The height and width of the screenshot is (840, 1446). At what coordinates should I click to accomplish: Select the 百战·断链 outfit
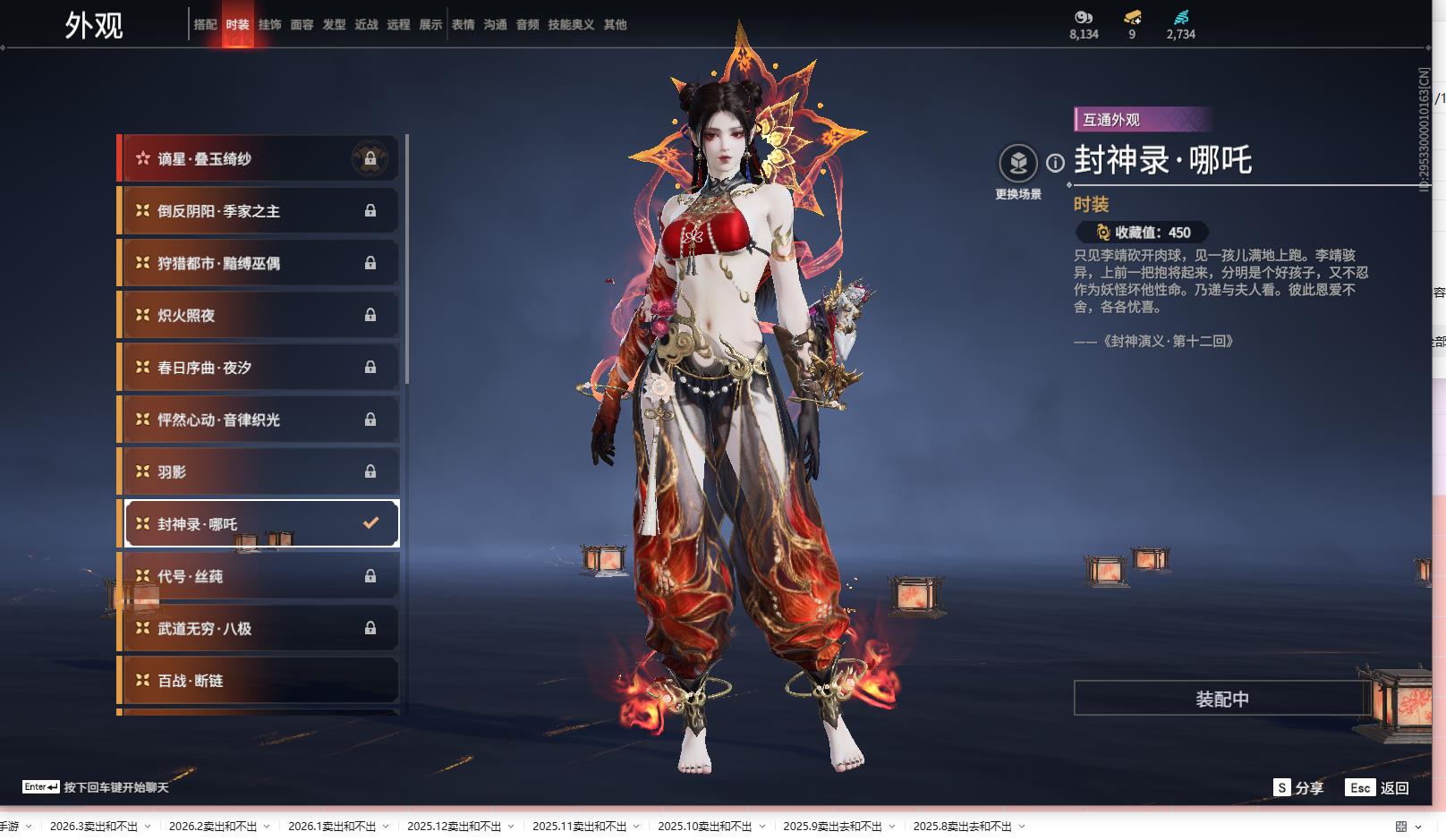coord(259,681)
